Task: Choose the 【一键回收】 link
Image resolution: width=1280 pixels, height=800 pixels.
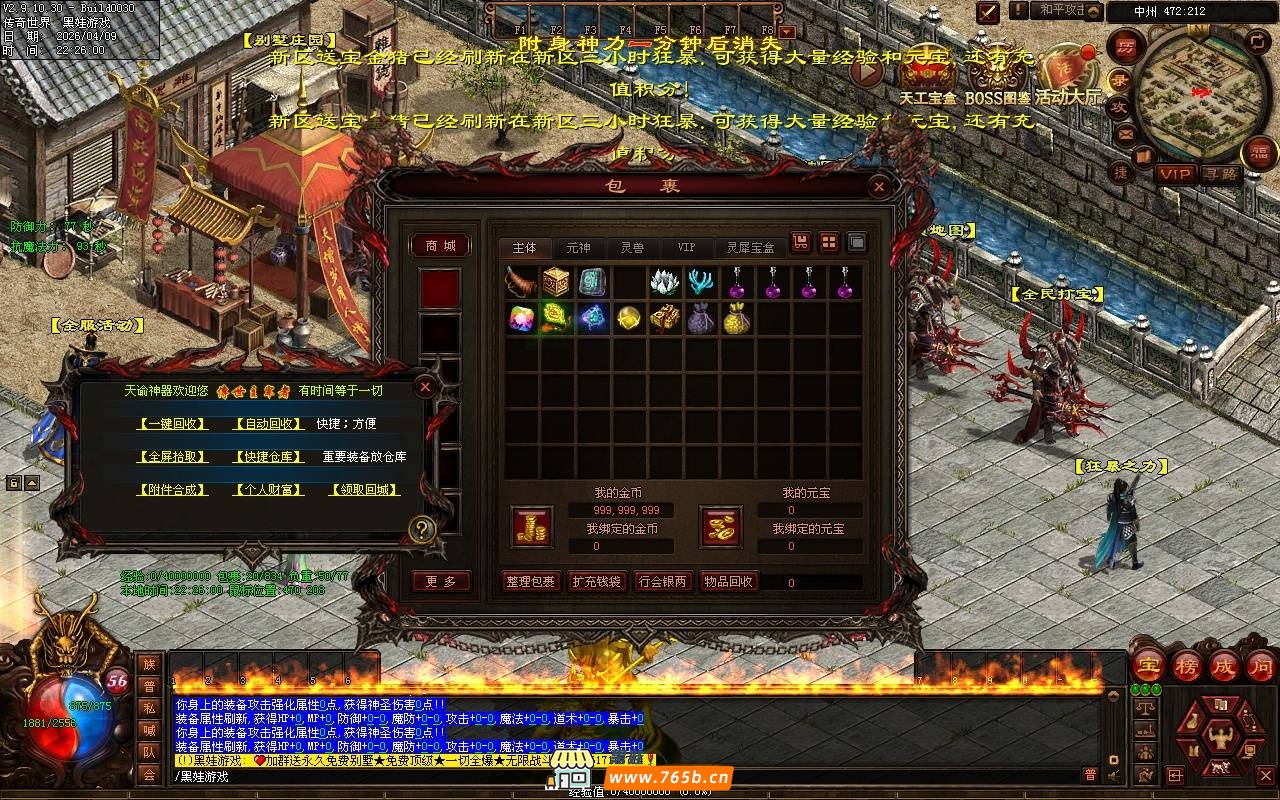Action: click(x=173, y=424)
